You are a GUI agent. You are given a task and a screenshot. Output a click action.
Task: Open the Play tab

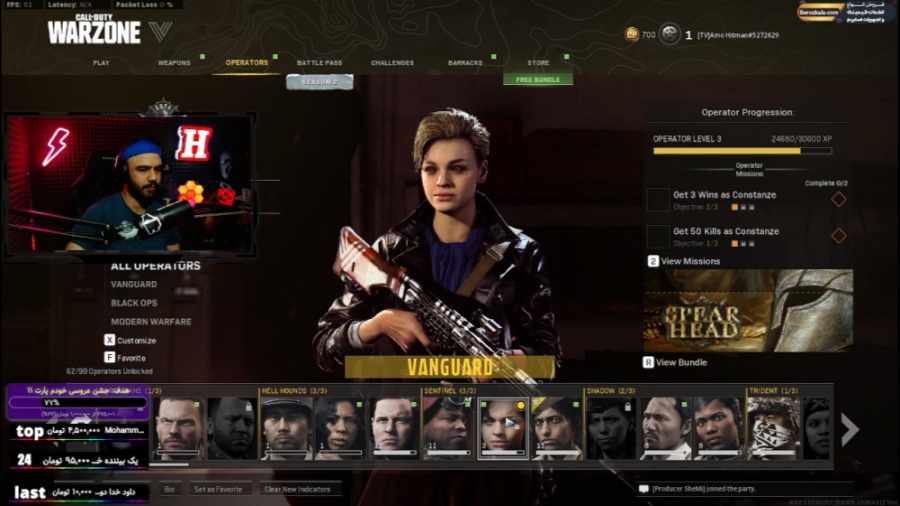coord(101,63)
